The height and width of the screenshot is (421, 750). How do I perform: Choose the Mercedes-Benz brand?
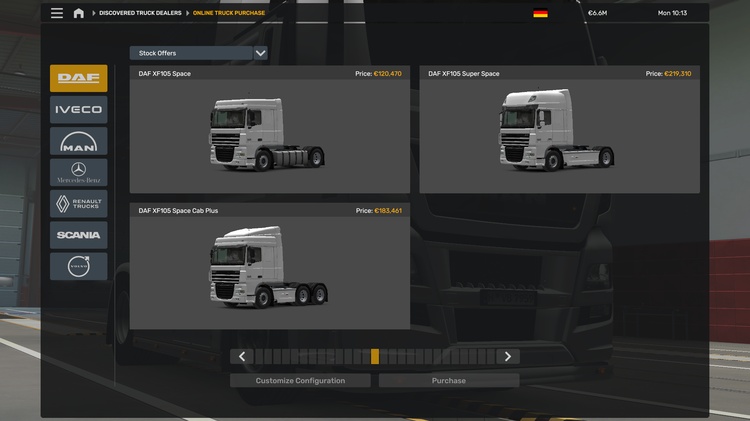click(x=78, y=172)
